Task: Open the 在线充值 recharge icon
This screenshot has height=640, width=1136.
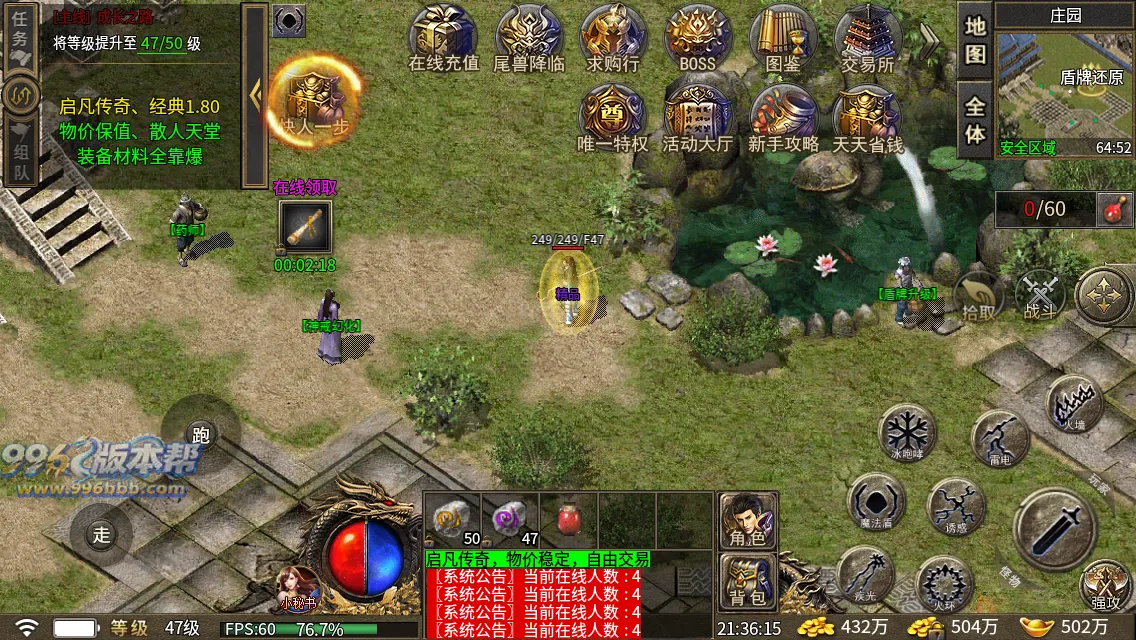Action: click(444, 38)
